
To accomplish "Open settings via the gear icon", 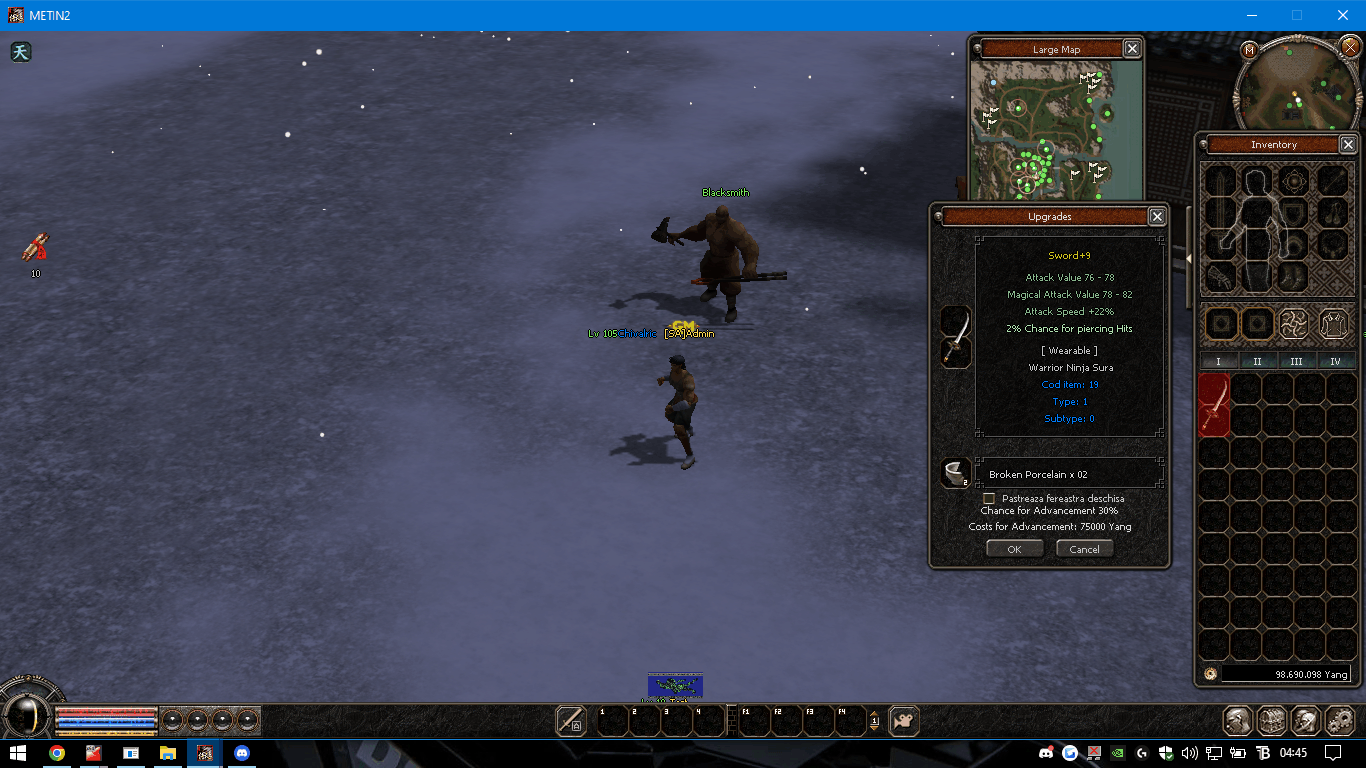I will tap(1339, 720).
